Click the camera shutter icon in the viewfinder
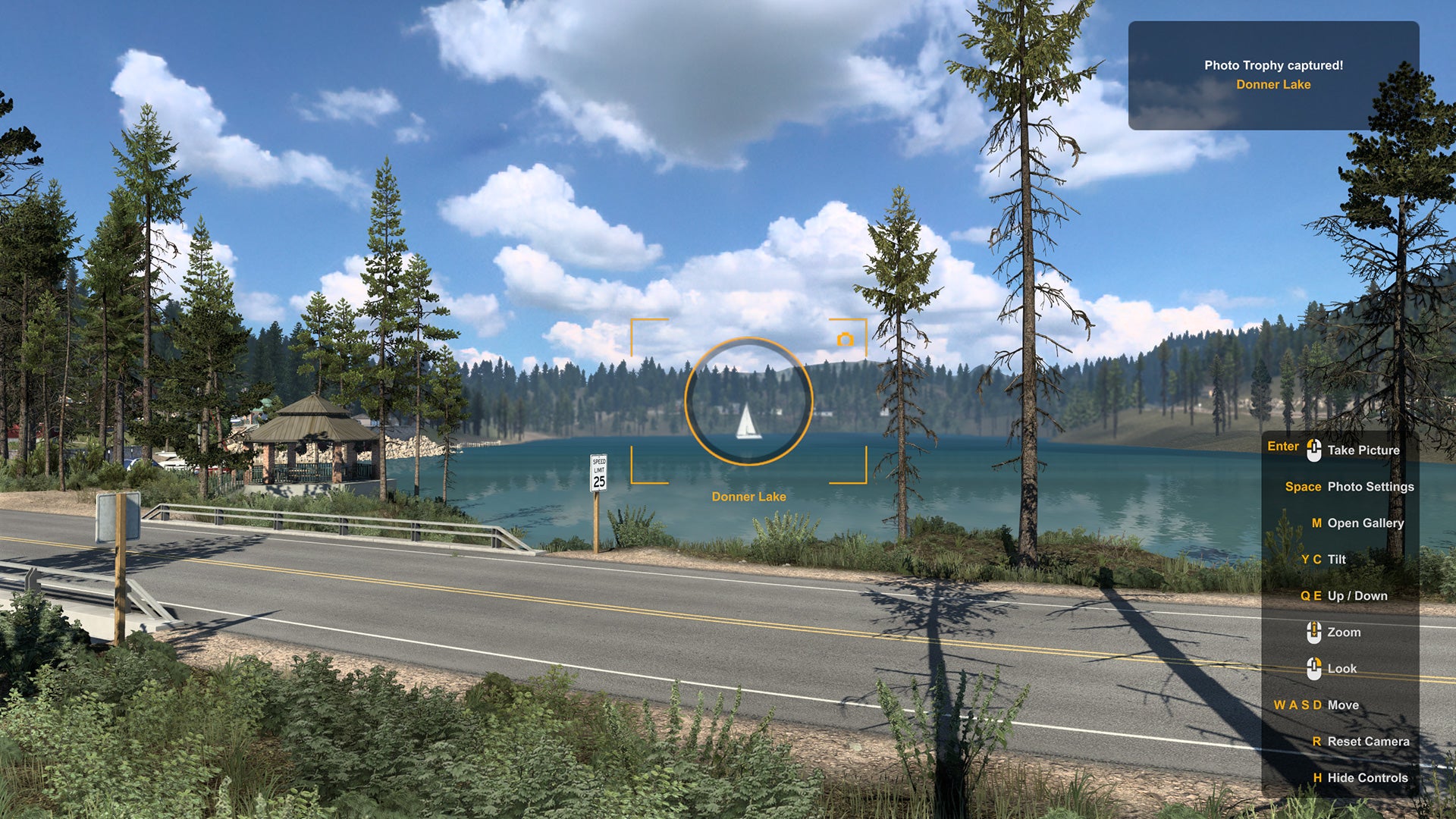1456x819 pixels. [x=844, y=340]
